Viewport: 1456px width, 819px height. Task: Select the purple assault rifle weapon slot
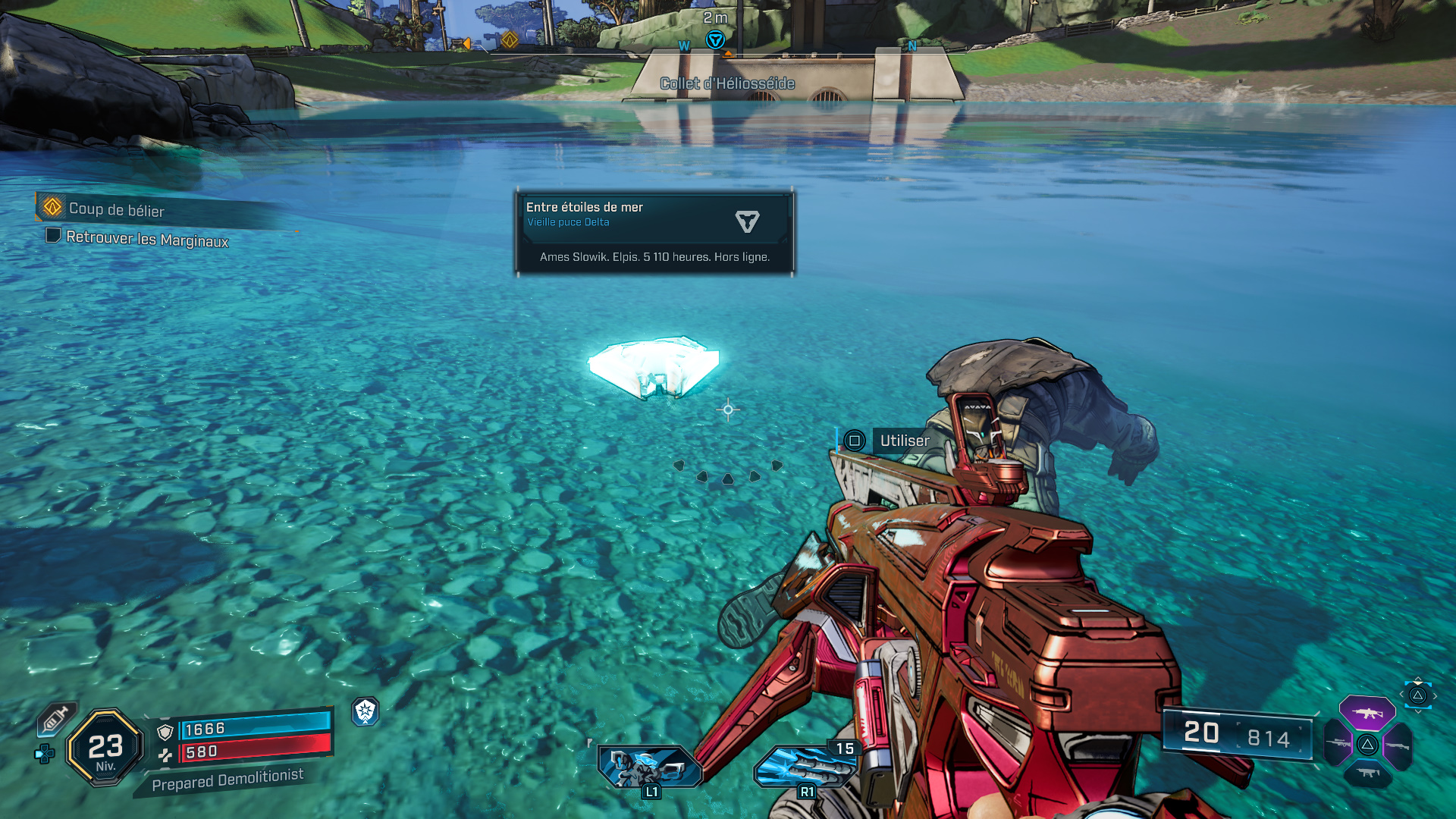pos(1367,713)
